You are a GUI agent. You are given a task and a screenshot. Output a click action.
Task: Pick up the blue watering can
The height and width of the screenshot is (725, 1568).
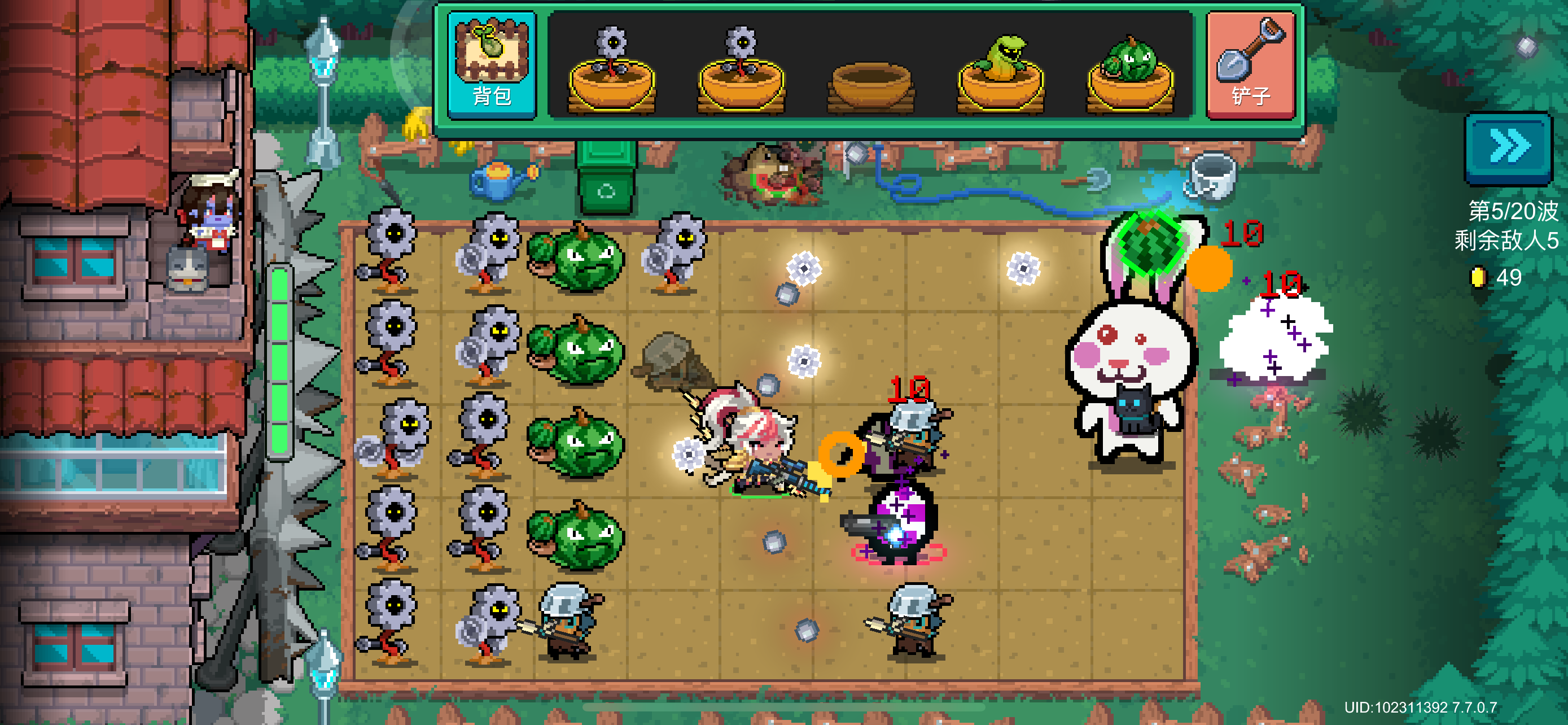(499, 180)
